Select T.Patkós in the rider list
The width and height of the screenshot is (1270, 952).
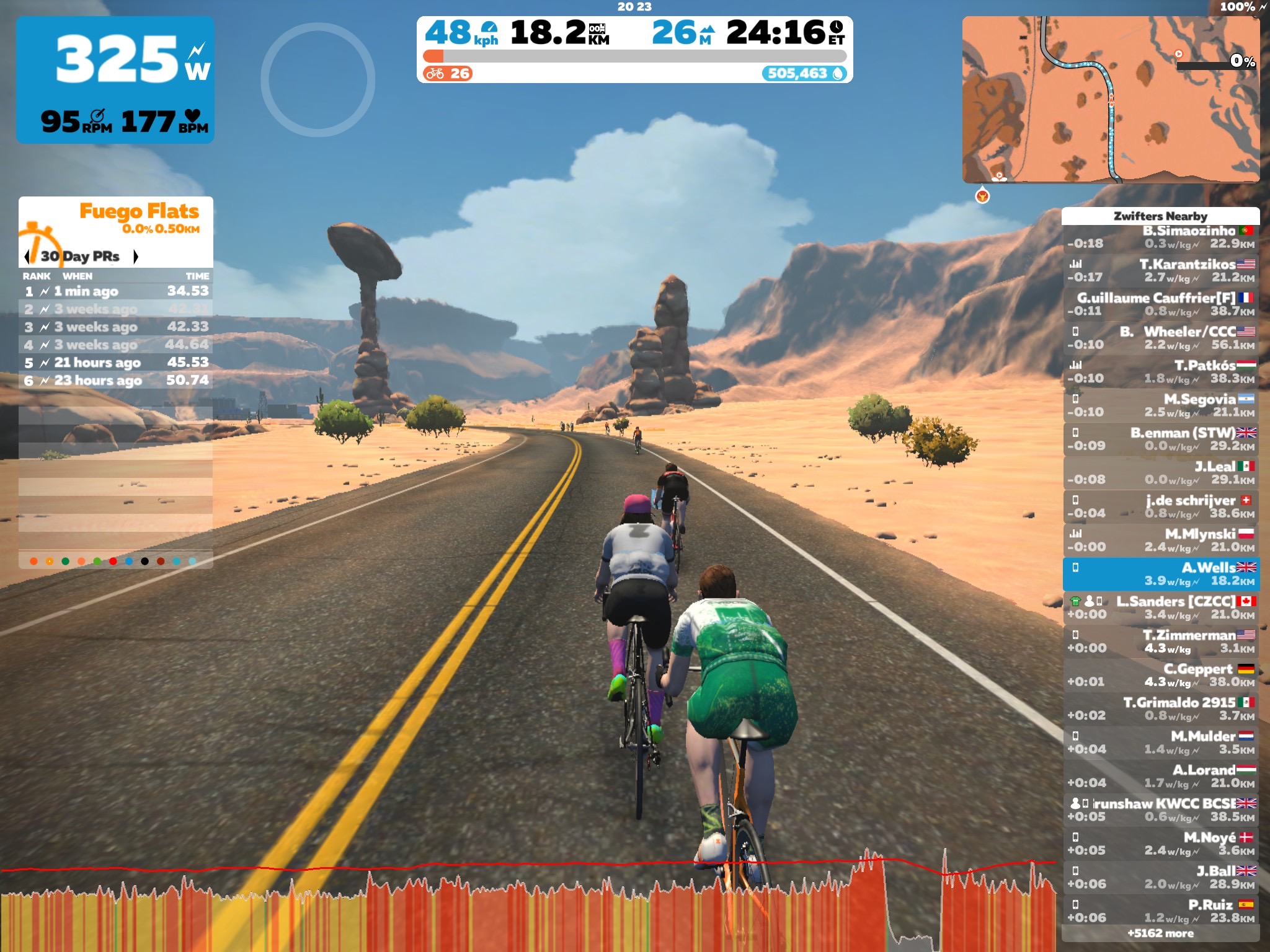(x=1160, y=372)
